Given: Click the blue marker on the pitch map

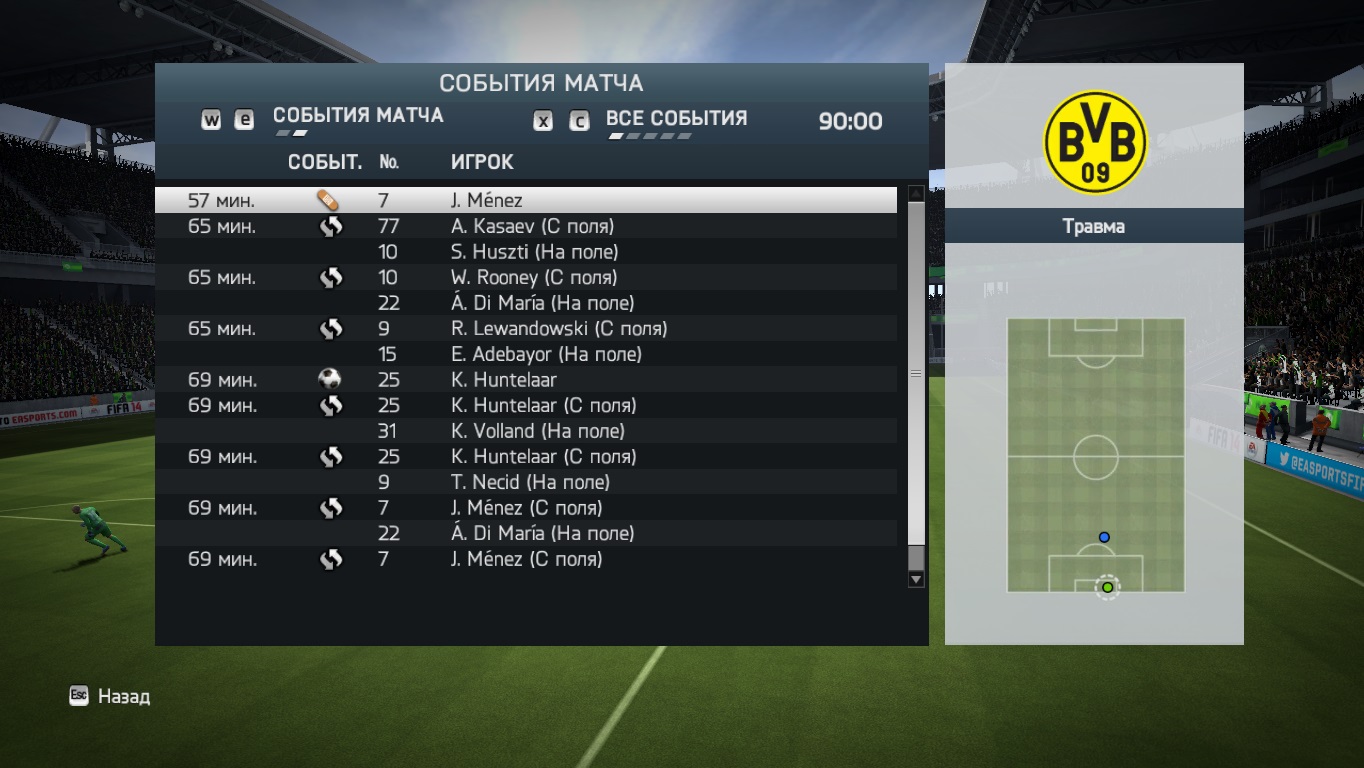Looking at the screenshot, I should 1104,537.
